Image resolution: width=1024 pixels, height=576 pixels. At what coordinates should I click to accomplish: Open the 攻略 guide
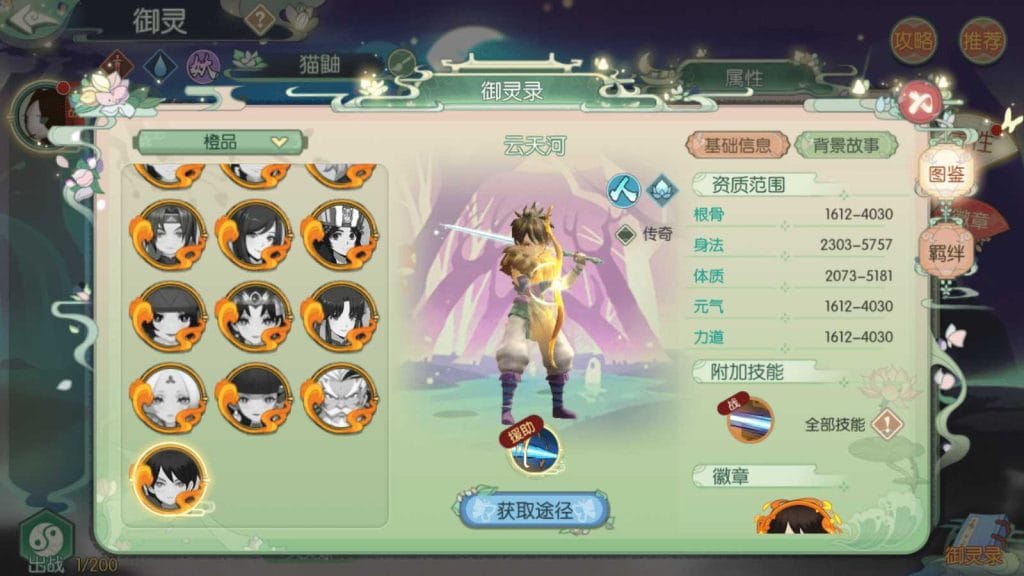[x=914, y=41]
